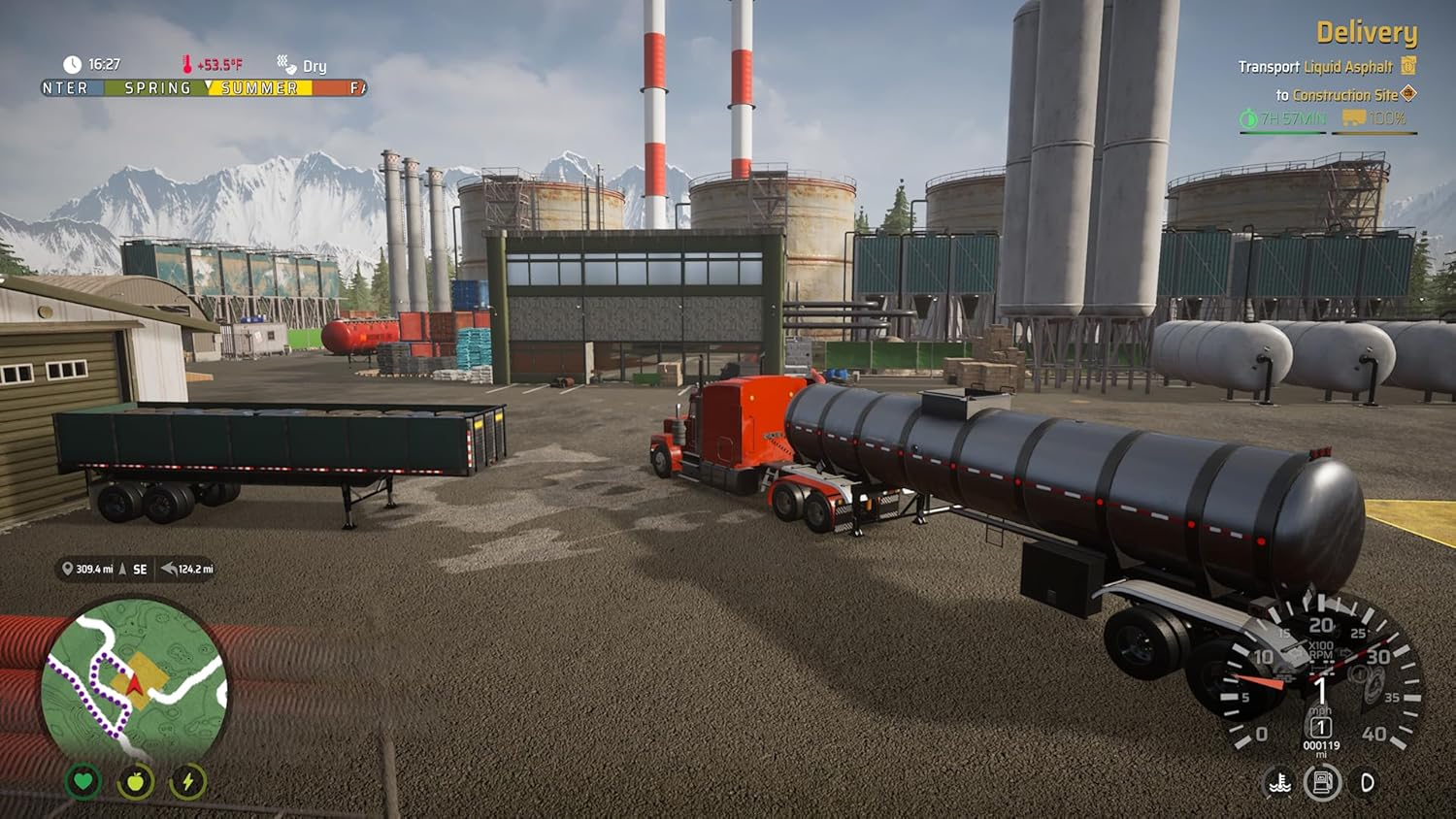Click the red thermometer temperature icon
Image resolution: width=1456 pixels, height=819 pixels.
tap(186, 63)
